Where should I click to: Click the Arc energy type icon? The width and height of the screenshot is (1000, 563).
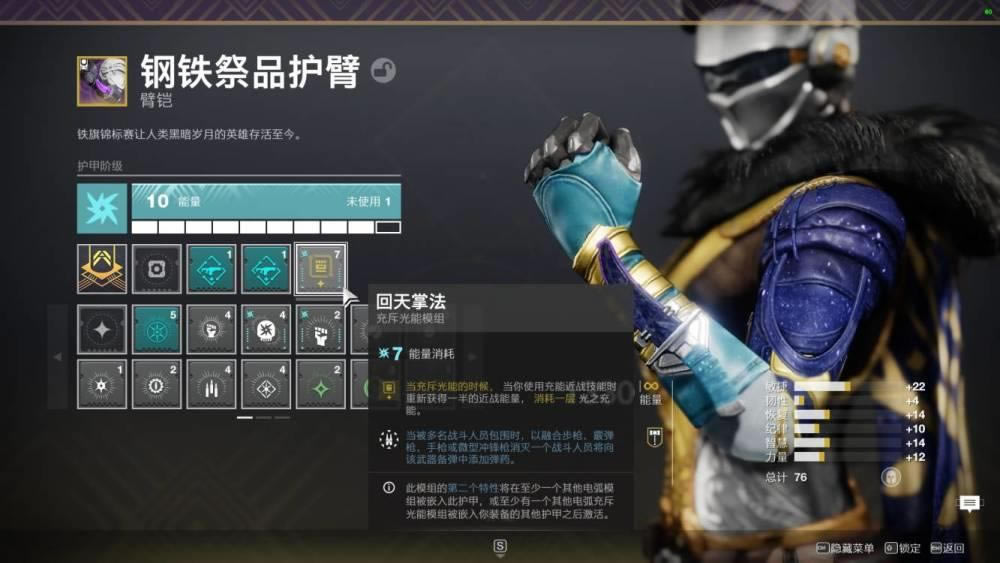tap(102, 208)
